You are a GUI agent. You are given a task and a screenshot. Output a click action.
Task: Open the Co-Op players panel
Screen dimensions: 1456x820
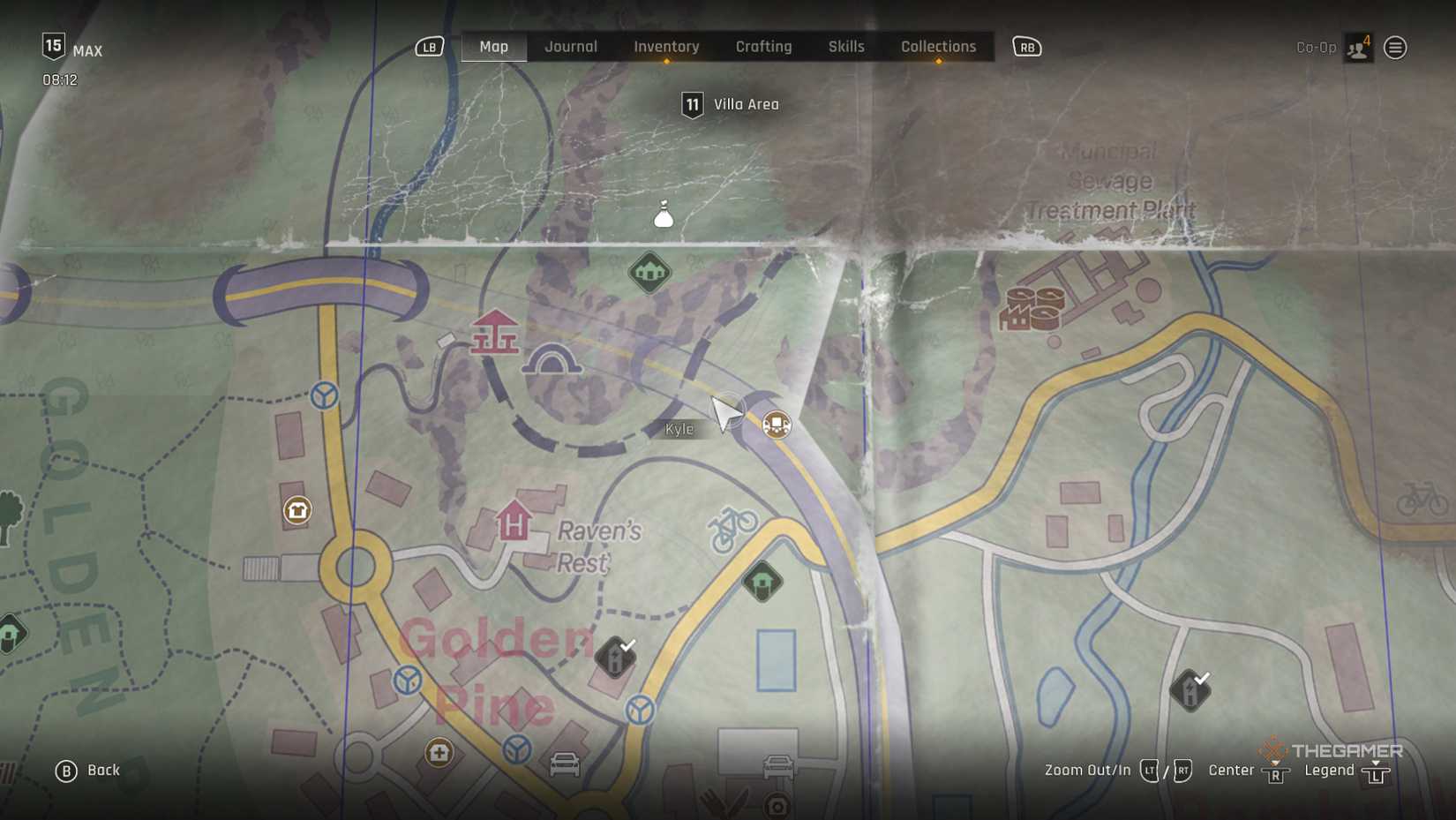[x=1358, y=48]
